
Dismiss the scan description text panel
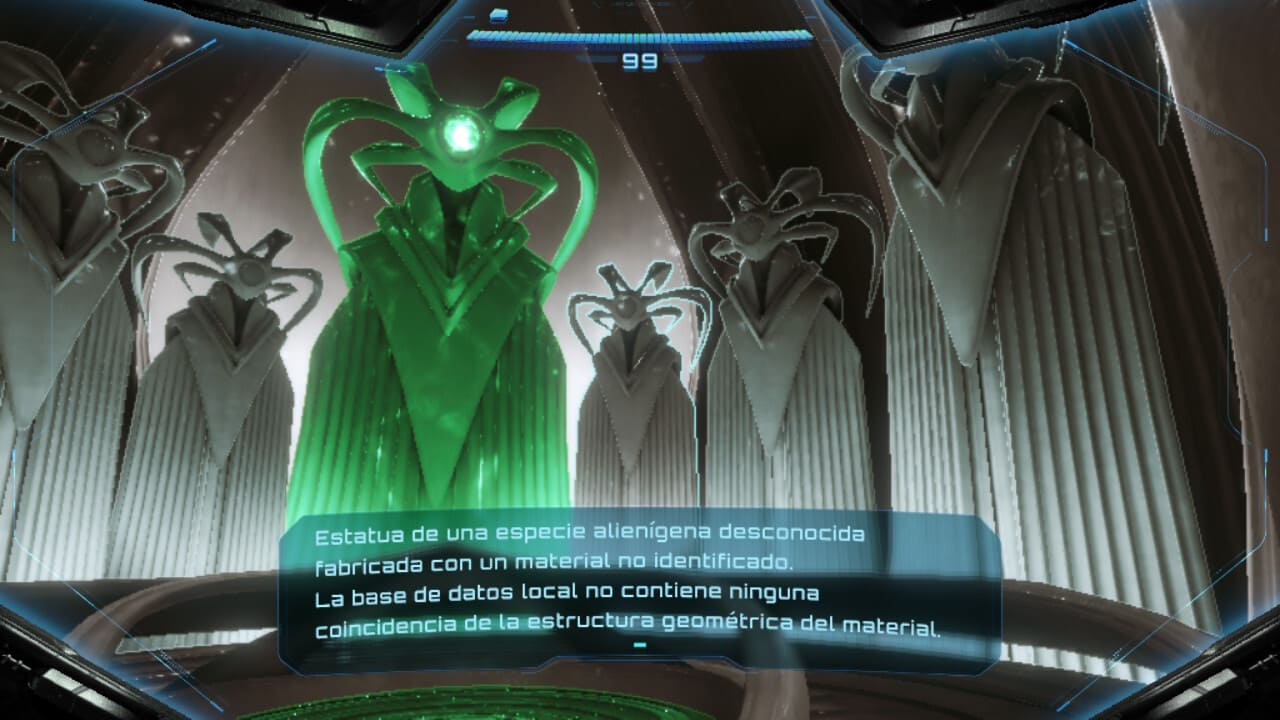(640, 645)
